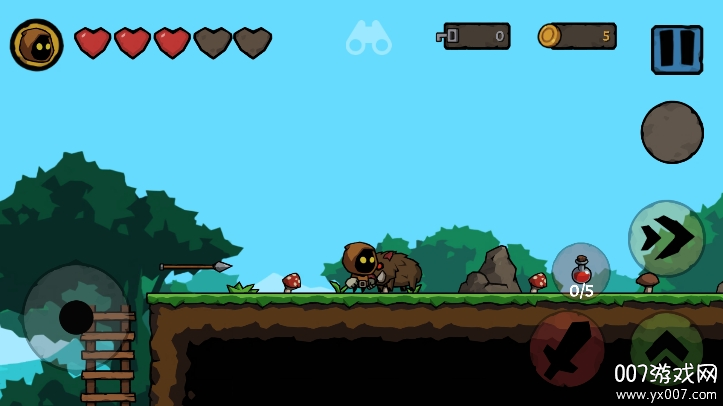This screenshot has height=406, width=723.
Task: Attack with the red sword button
Action: (x=567, y=348)
